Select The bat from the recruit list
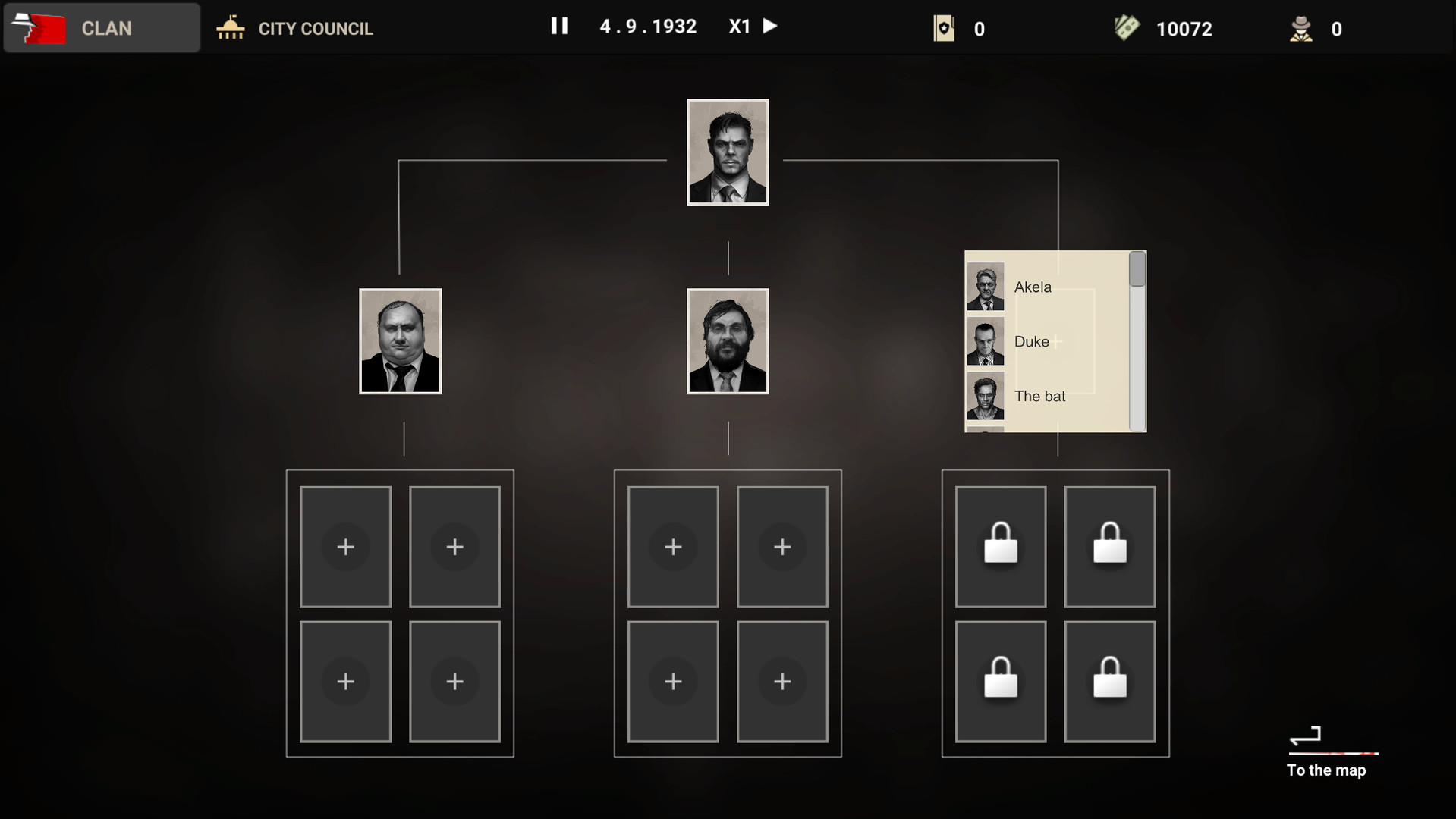 [x=1040, y=396]
